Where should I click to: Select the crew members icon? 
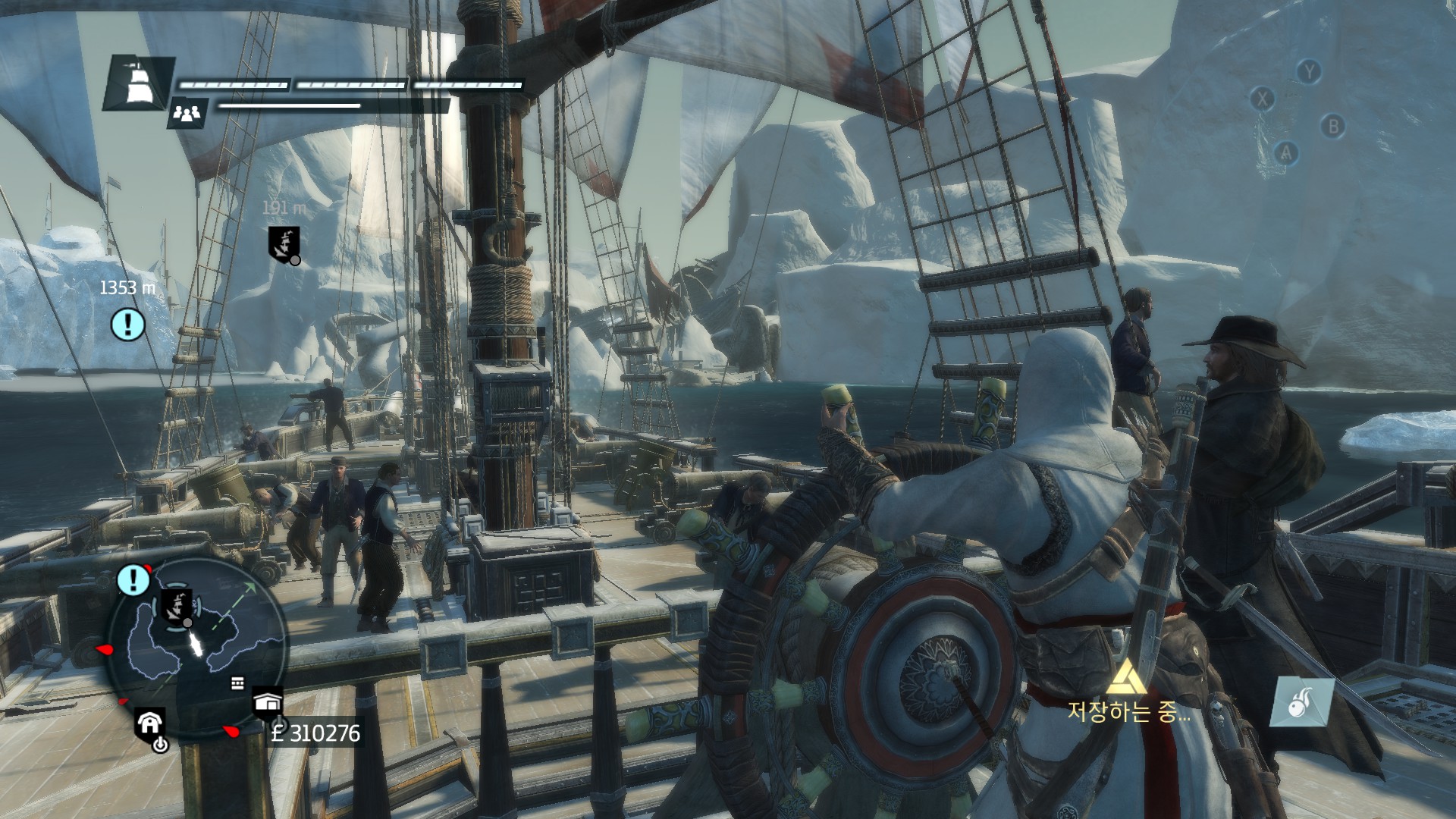click(187, 114)
